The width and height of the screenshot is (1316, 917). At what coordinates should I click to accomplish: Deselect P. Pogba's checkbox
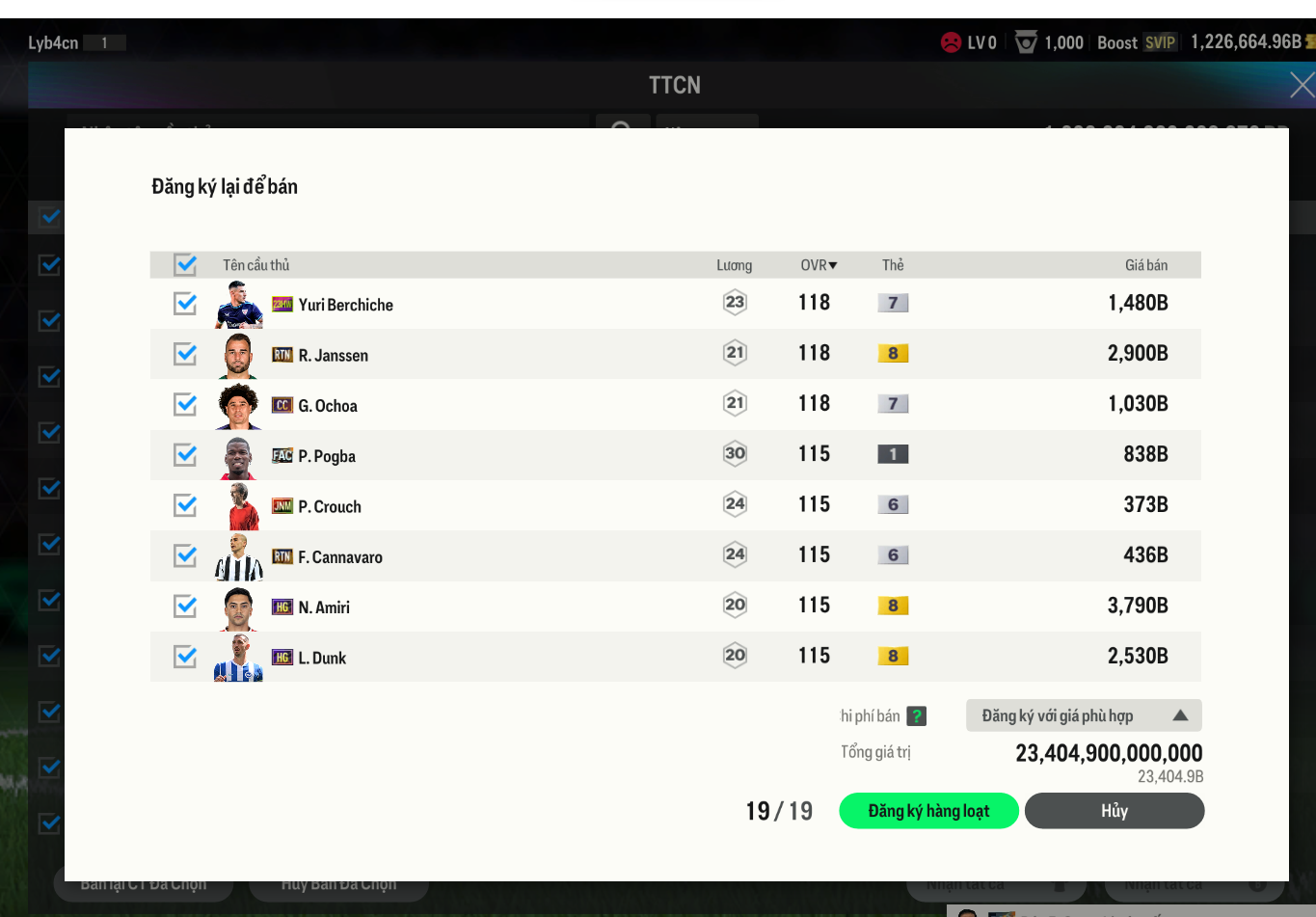pos(185,455)
